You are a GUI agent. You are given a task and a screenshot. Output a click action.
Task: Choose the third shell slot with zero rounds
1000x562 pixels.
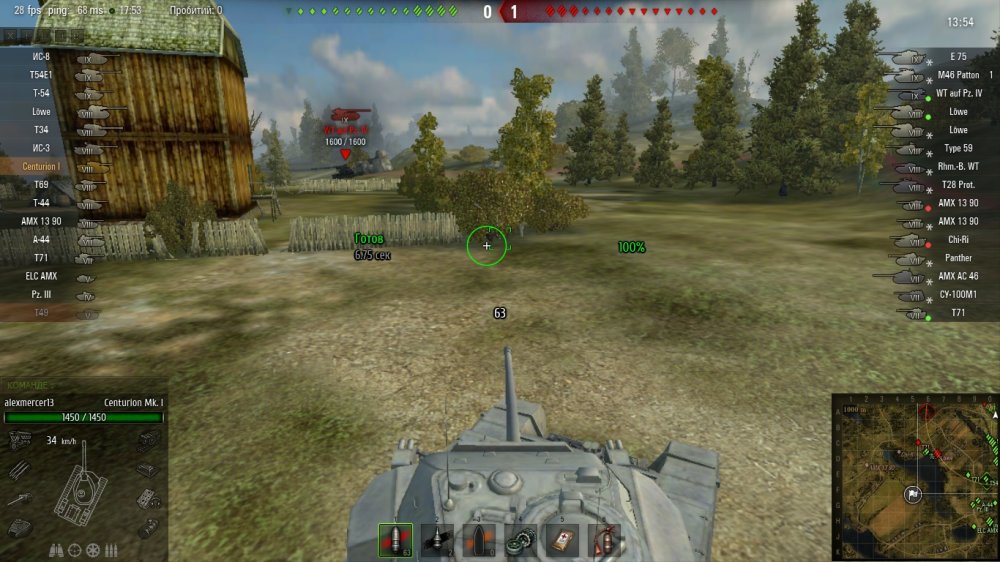point(479,540)
